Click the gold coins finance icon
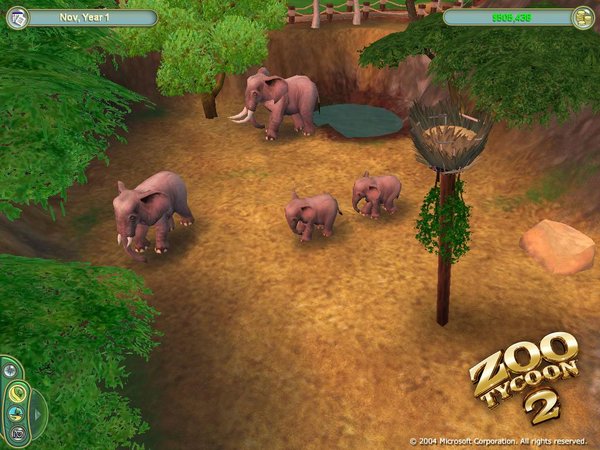Screen dimensions: 600x450 pos(582,17)
